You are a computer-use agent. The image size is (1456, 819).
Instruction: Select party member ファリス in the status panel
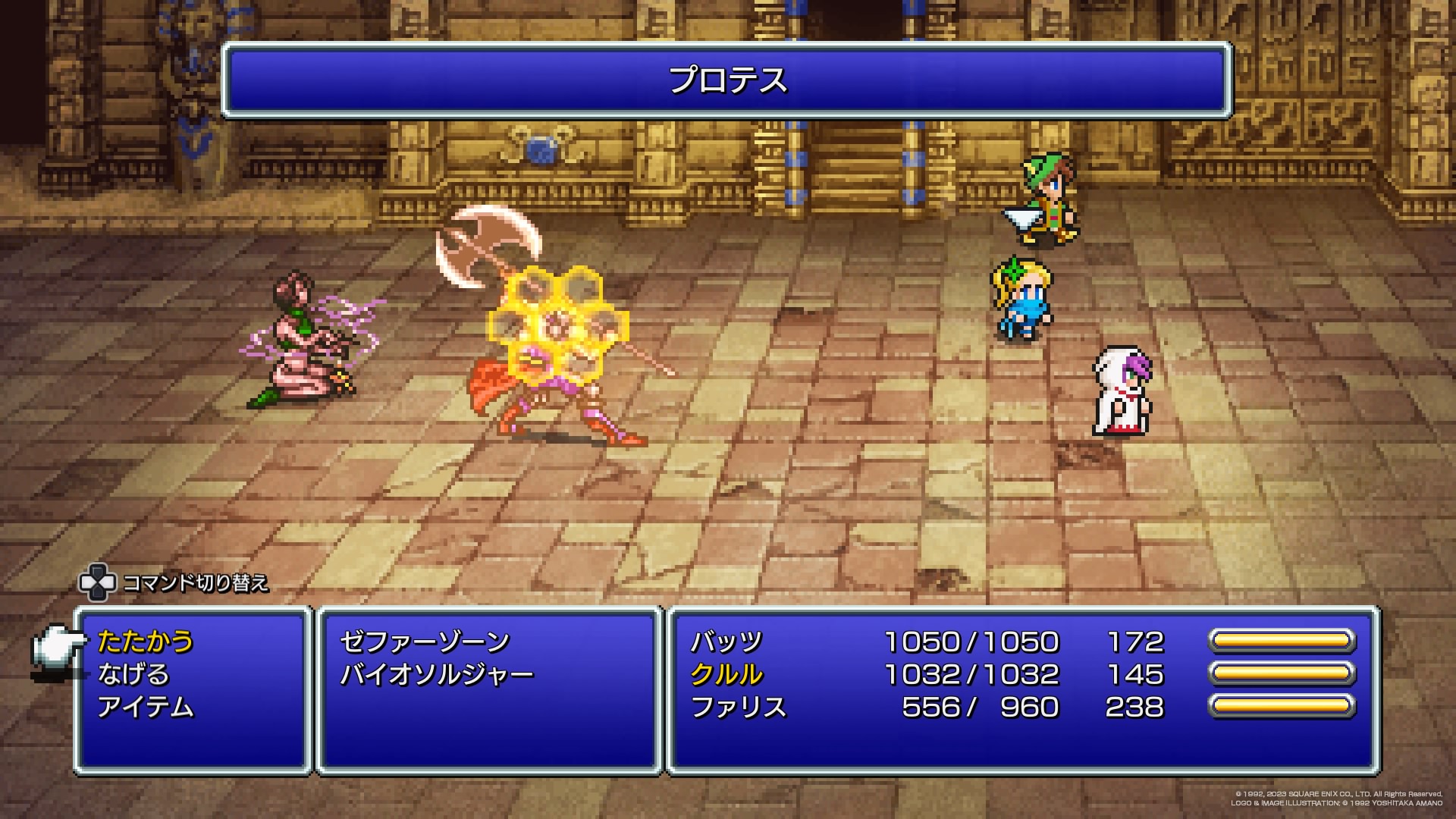(738, 707)
